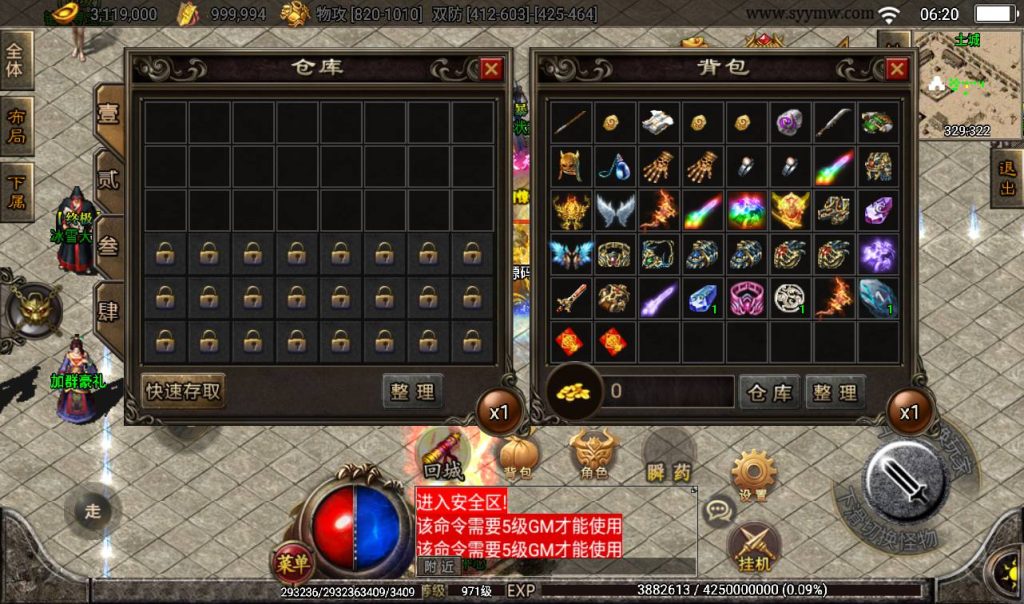
Task: Tap the 仓库 button in the backpack
Action: click(x=769, y=392)
